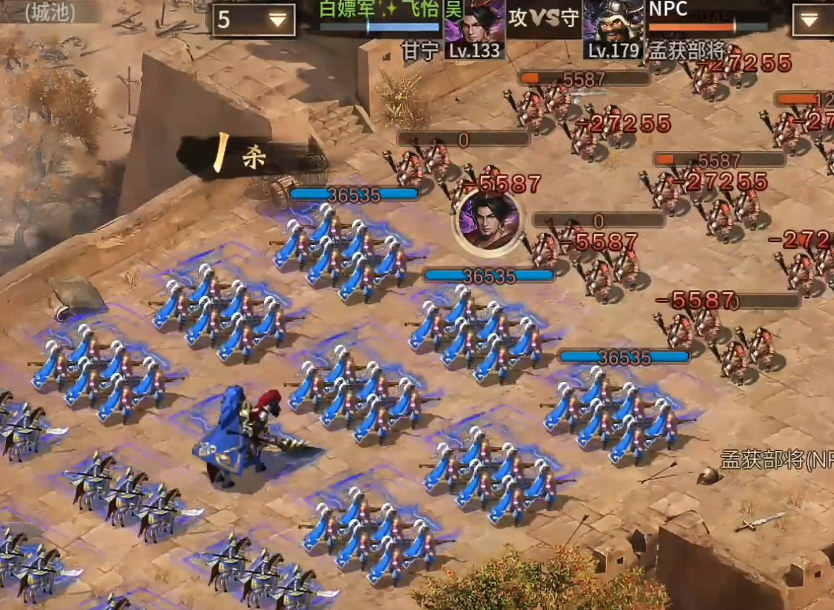
Task: Select attacker general portrait Lv.133
Action: [x=474, y=27]
